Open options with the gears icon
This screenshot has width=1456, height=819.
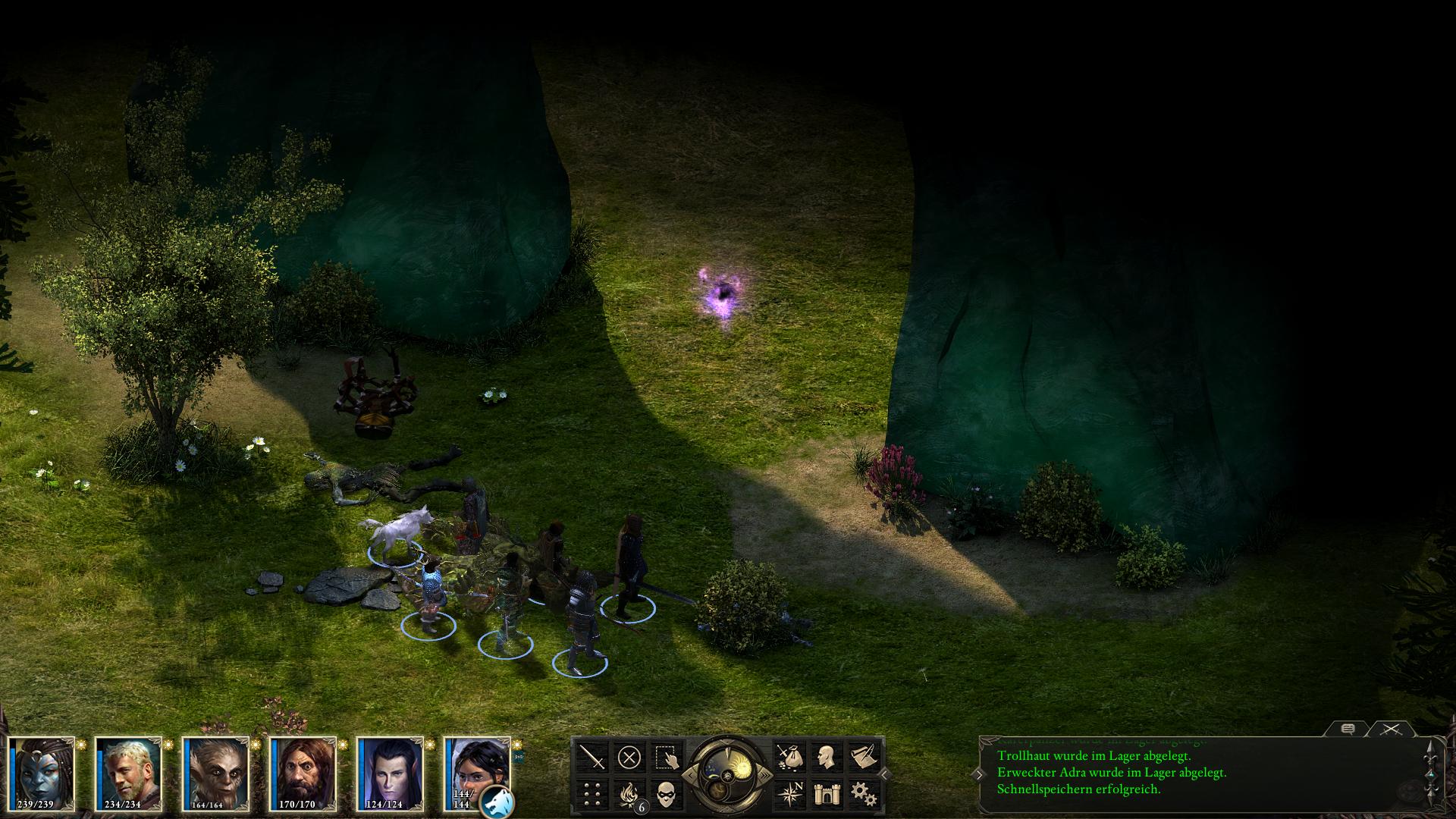pos(863,794)
